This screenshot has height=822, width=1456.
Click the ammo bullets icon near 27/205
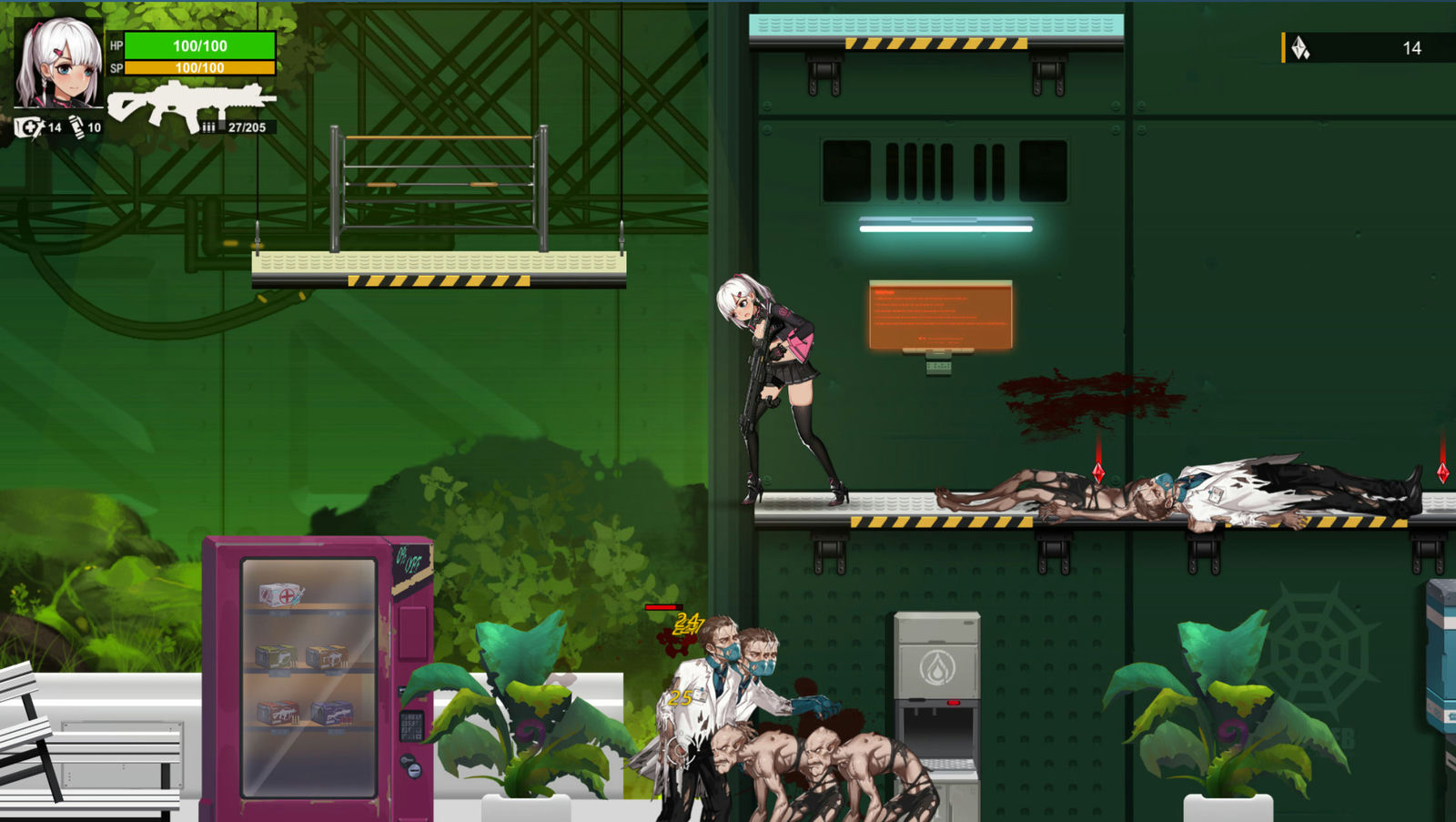click(x=211, y=127)
